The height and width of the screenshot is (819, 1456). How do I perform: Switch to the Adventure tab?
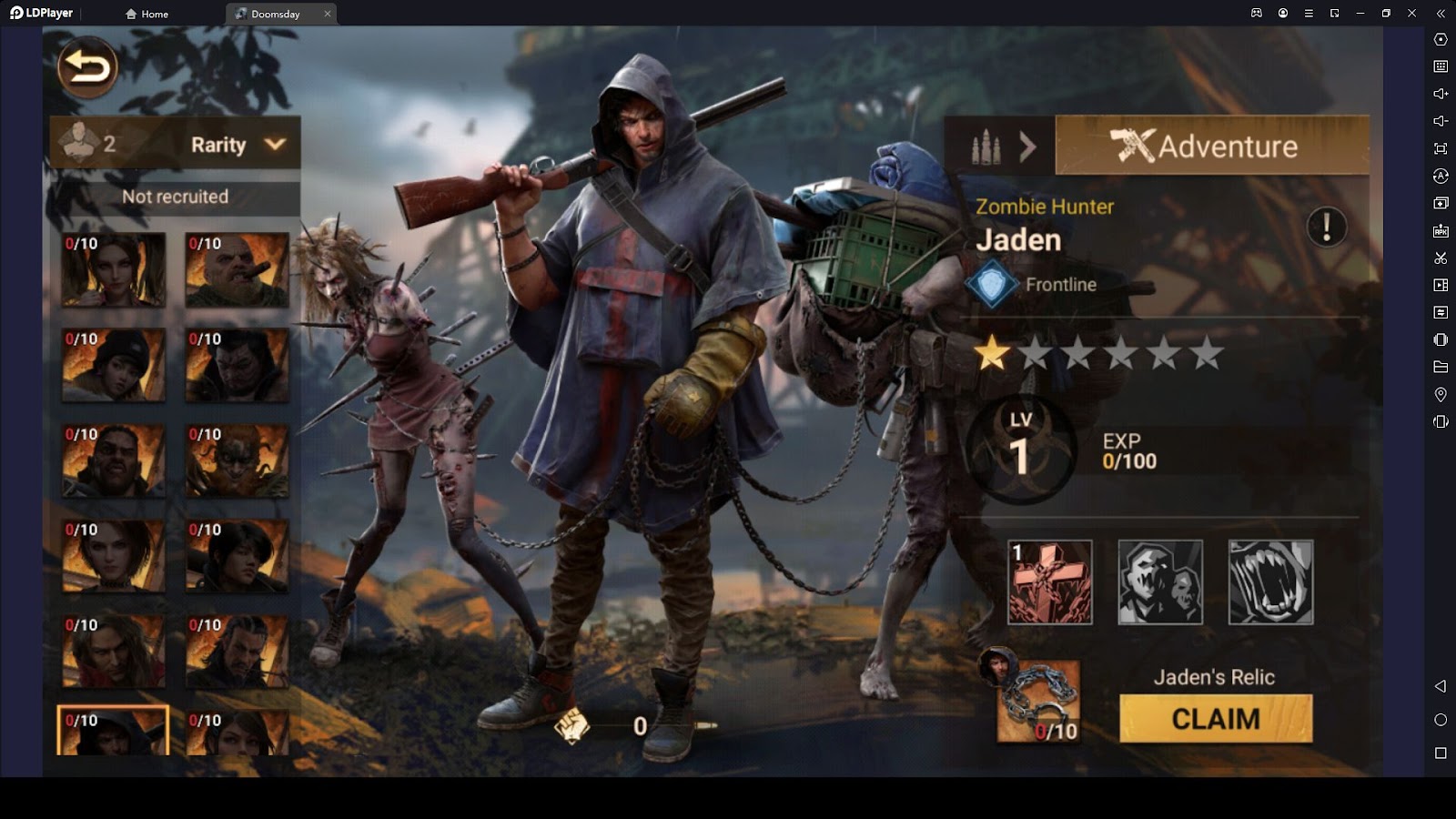(1211, 146)
